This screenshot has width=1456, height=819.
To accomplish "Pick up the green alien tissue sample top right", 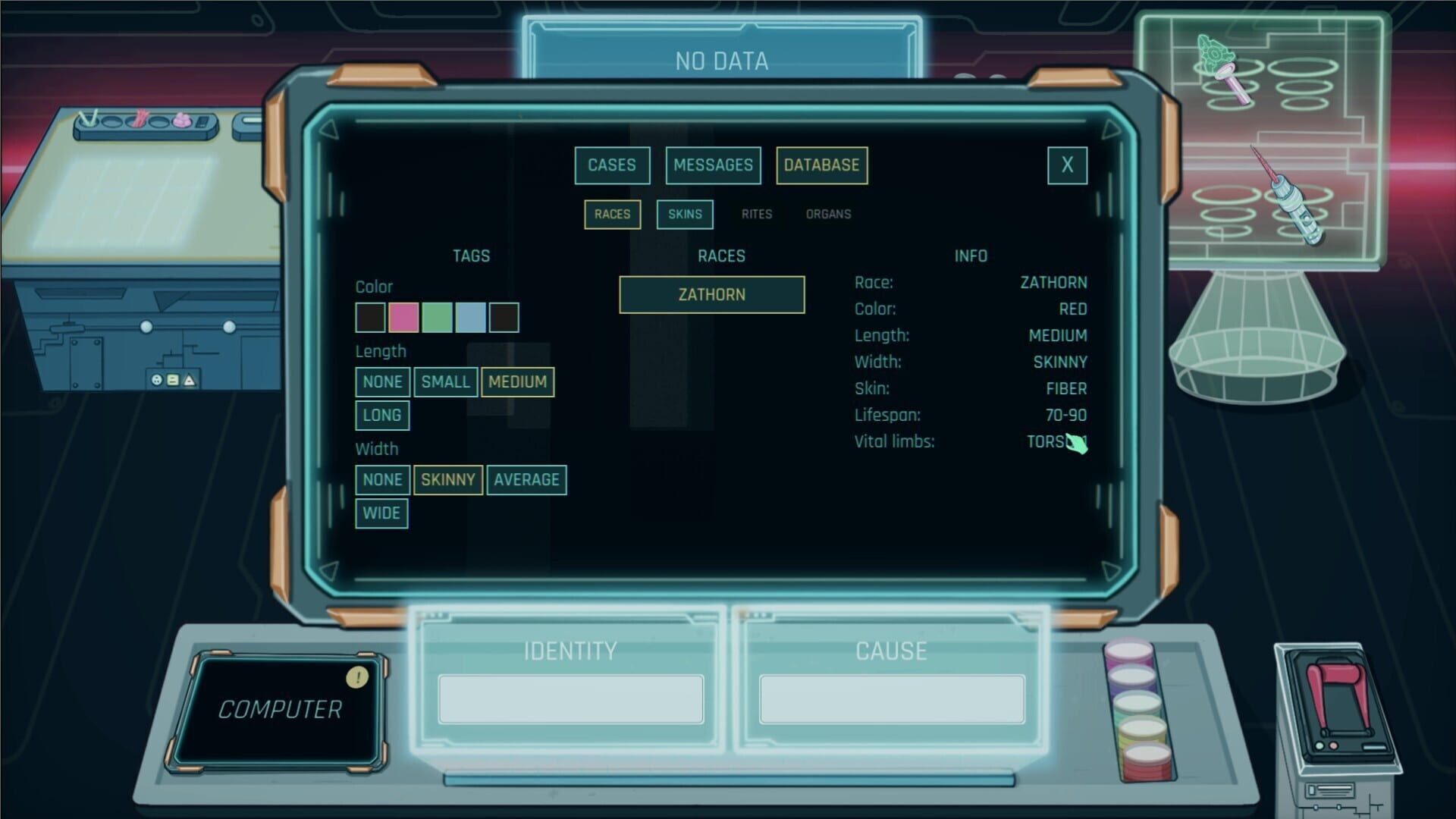I will 1214,53.
